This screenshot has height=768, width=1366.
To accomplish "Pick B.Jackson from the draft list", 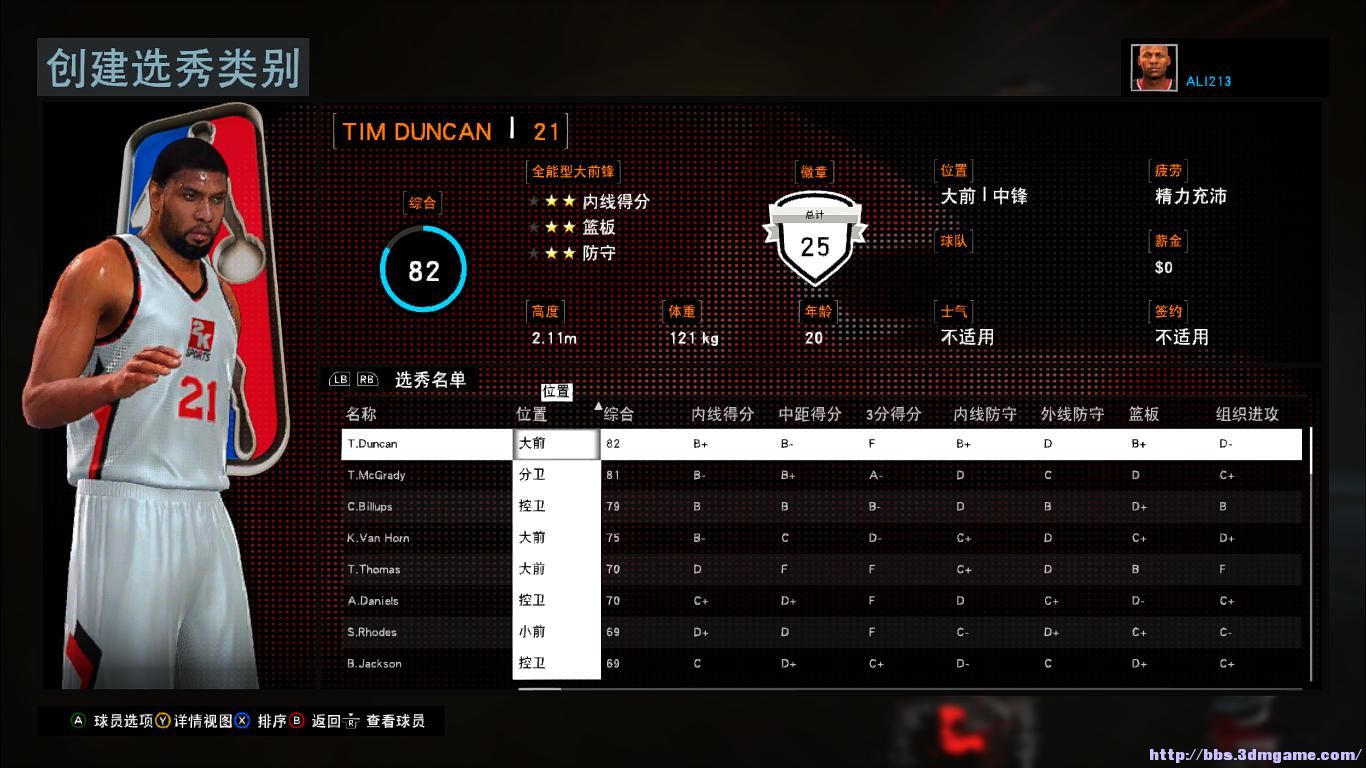I will (374, 664).
